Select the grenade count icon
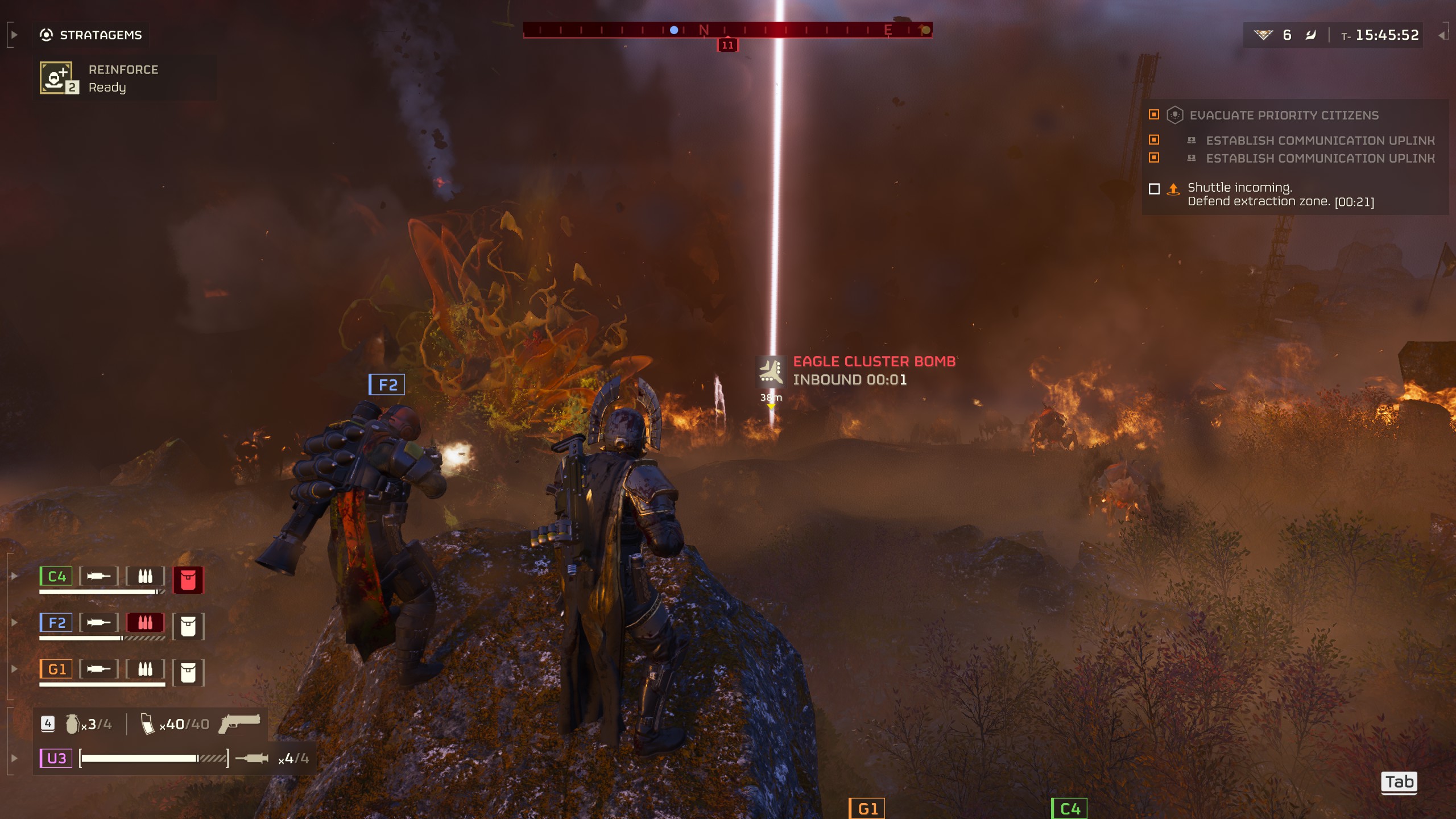Viewport: 1456px width, 819px height. point(73,724)
